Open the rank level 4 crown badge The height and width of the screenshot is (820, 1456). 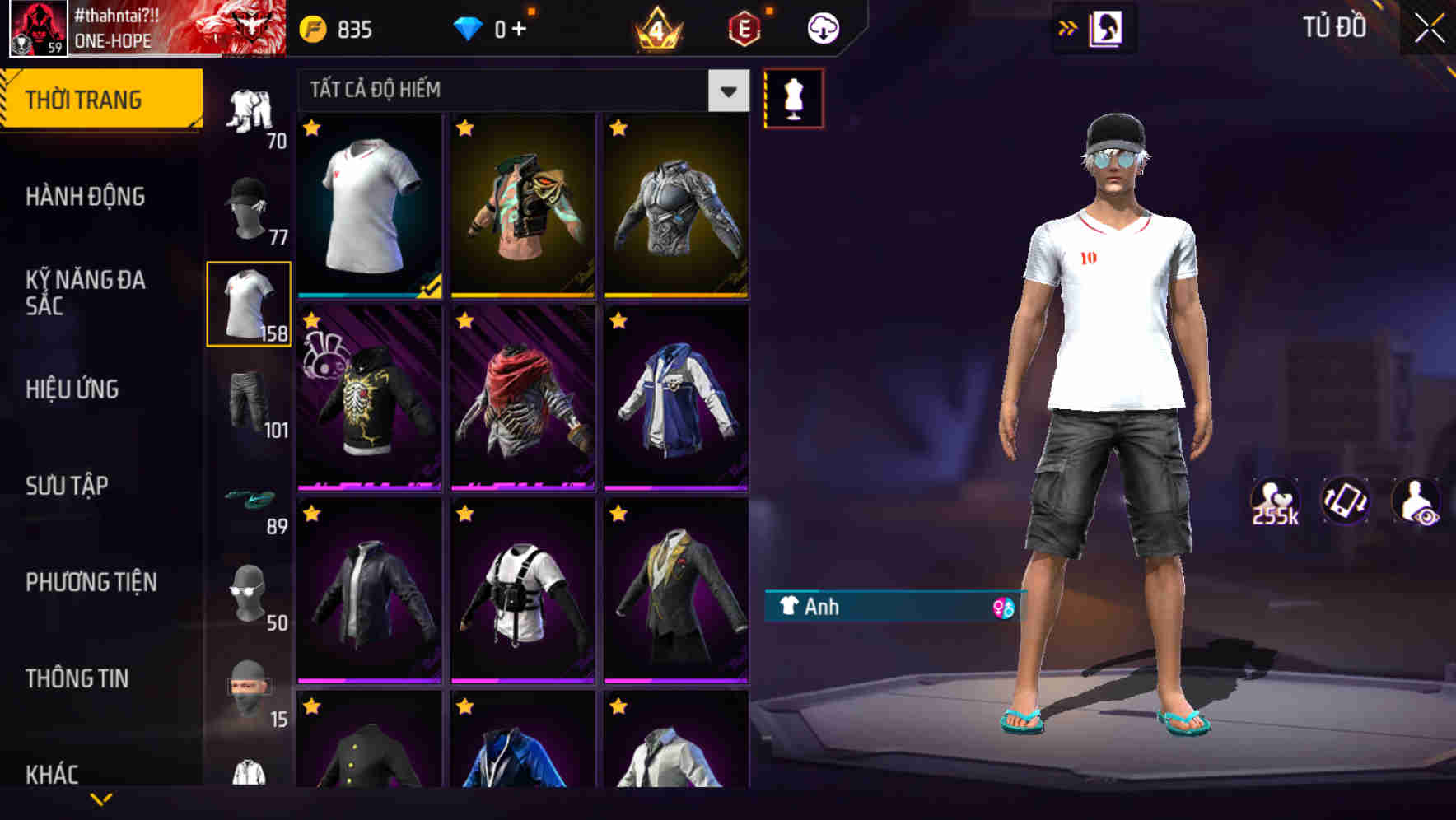(x=659, y=27)
